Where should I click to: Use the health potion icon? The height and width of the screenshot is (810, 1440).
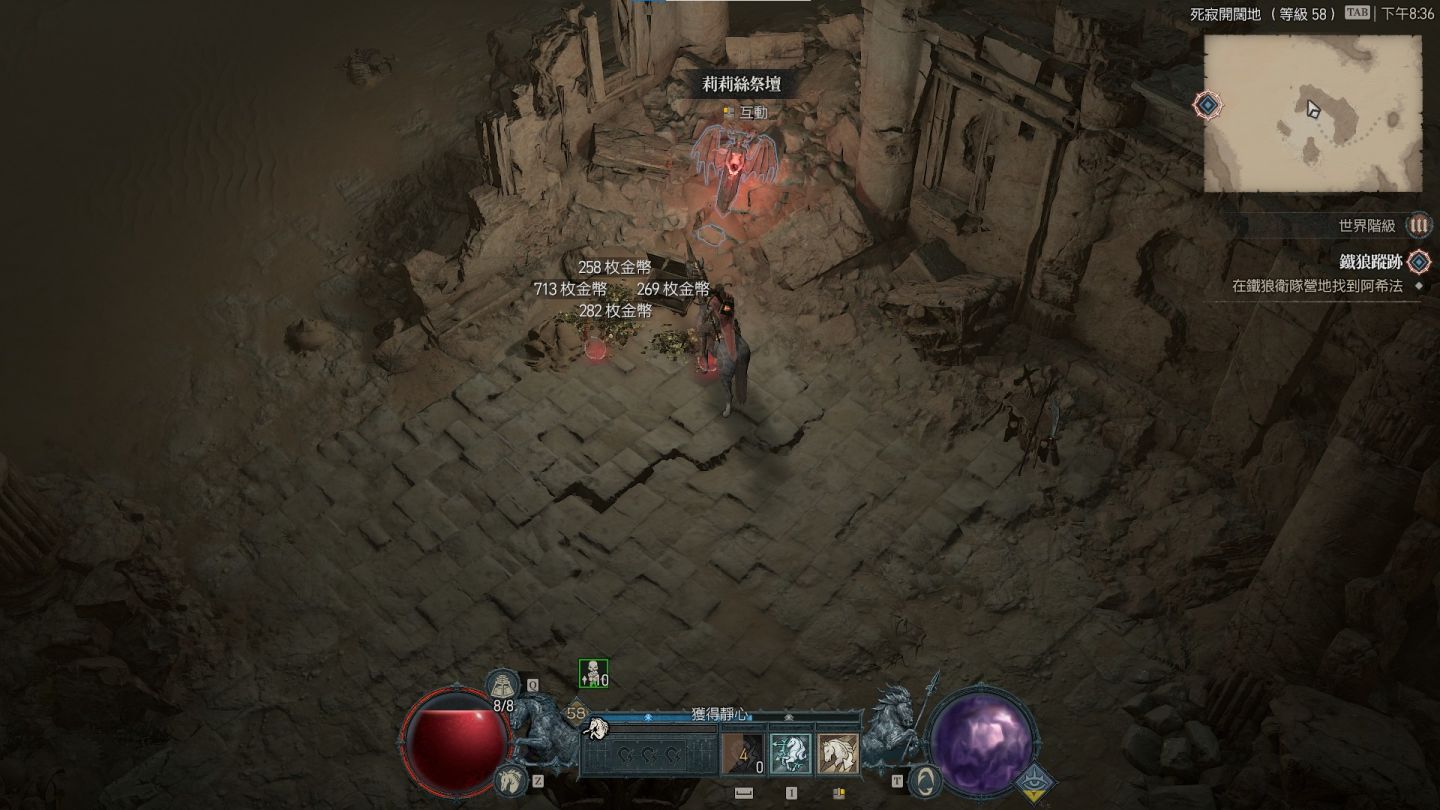click(x=503, y=686)
